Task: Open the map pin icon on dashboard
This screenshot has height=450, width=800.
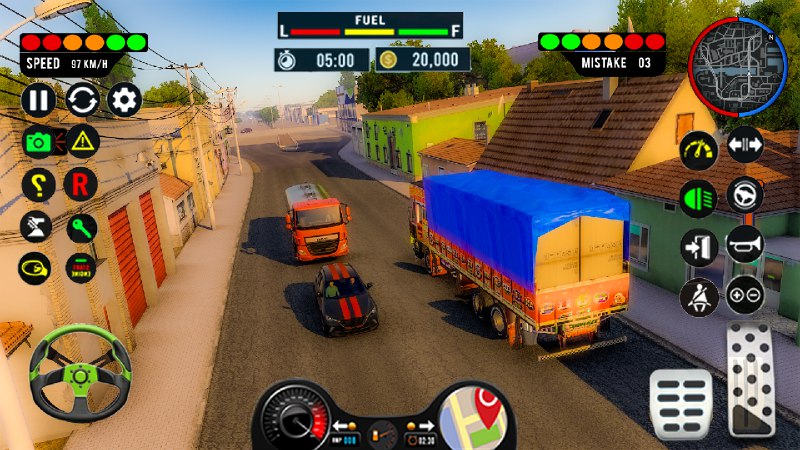Action: [x=473, y=415]
